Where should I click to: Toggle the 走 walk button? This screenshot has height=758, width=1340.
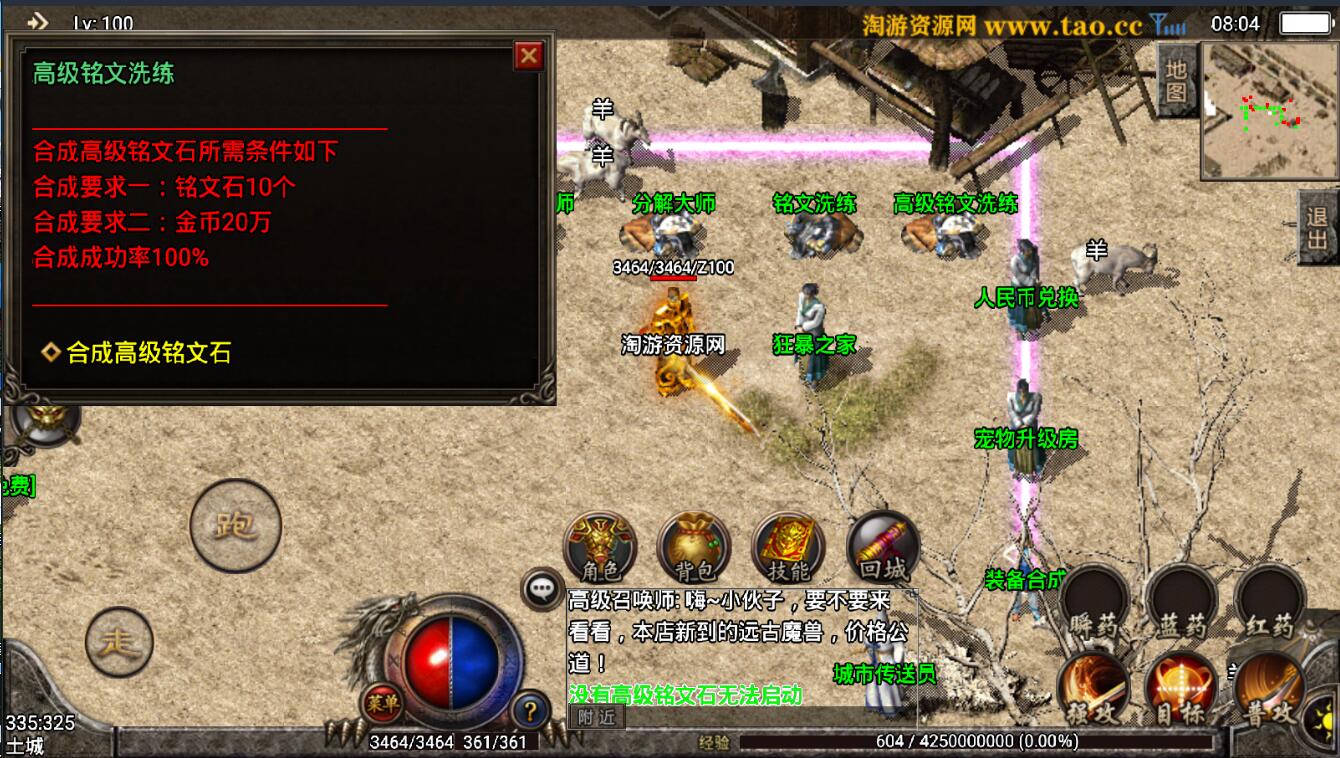tap(120, 642)
